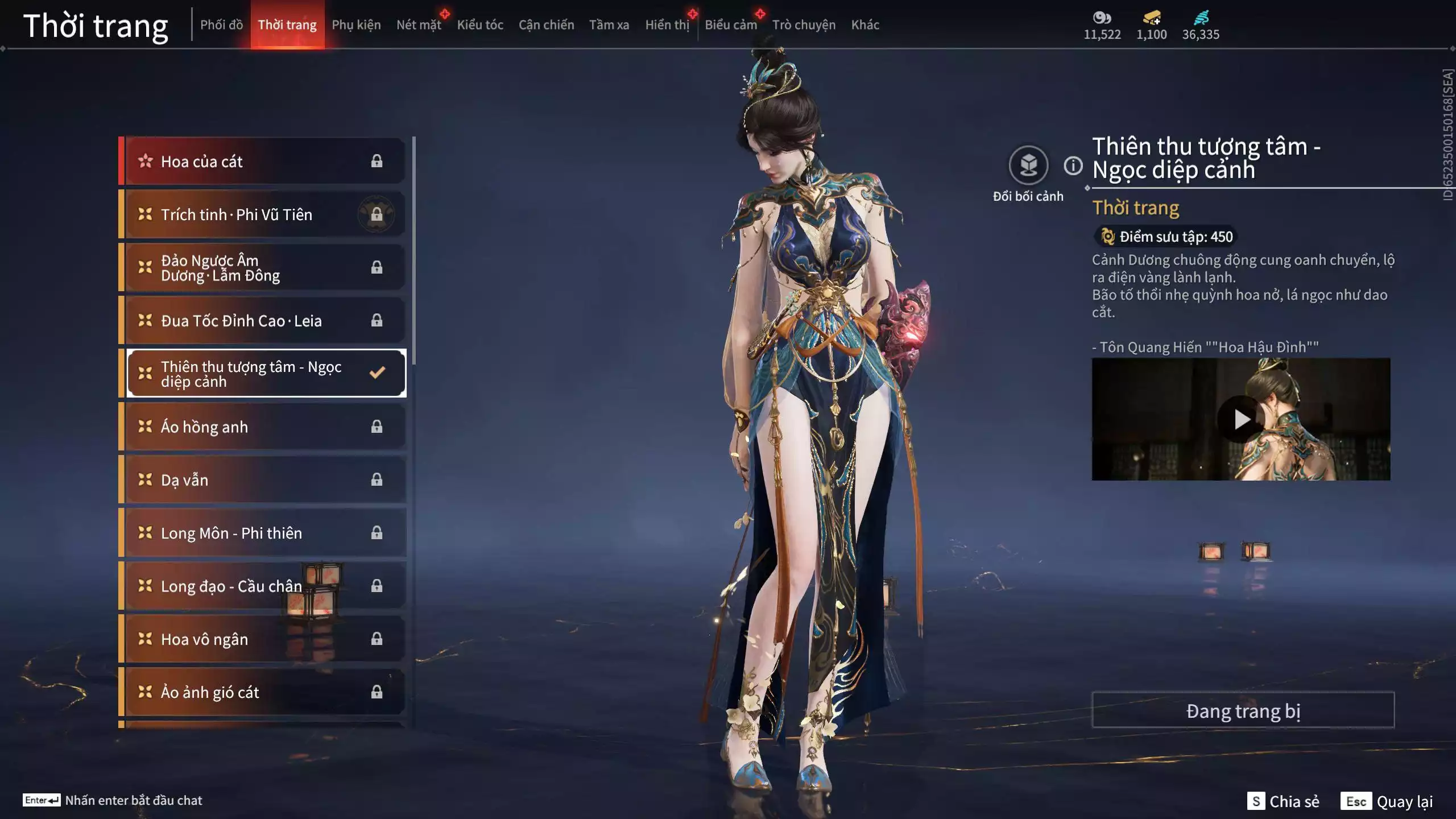1456x819 pixels.
Task: Open the Khác tab
Action: (x=864, y=25)
